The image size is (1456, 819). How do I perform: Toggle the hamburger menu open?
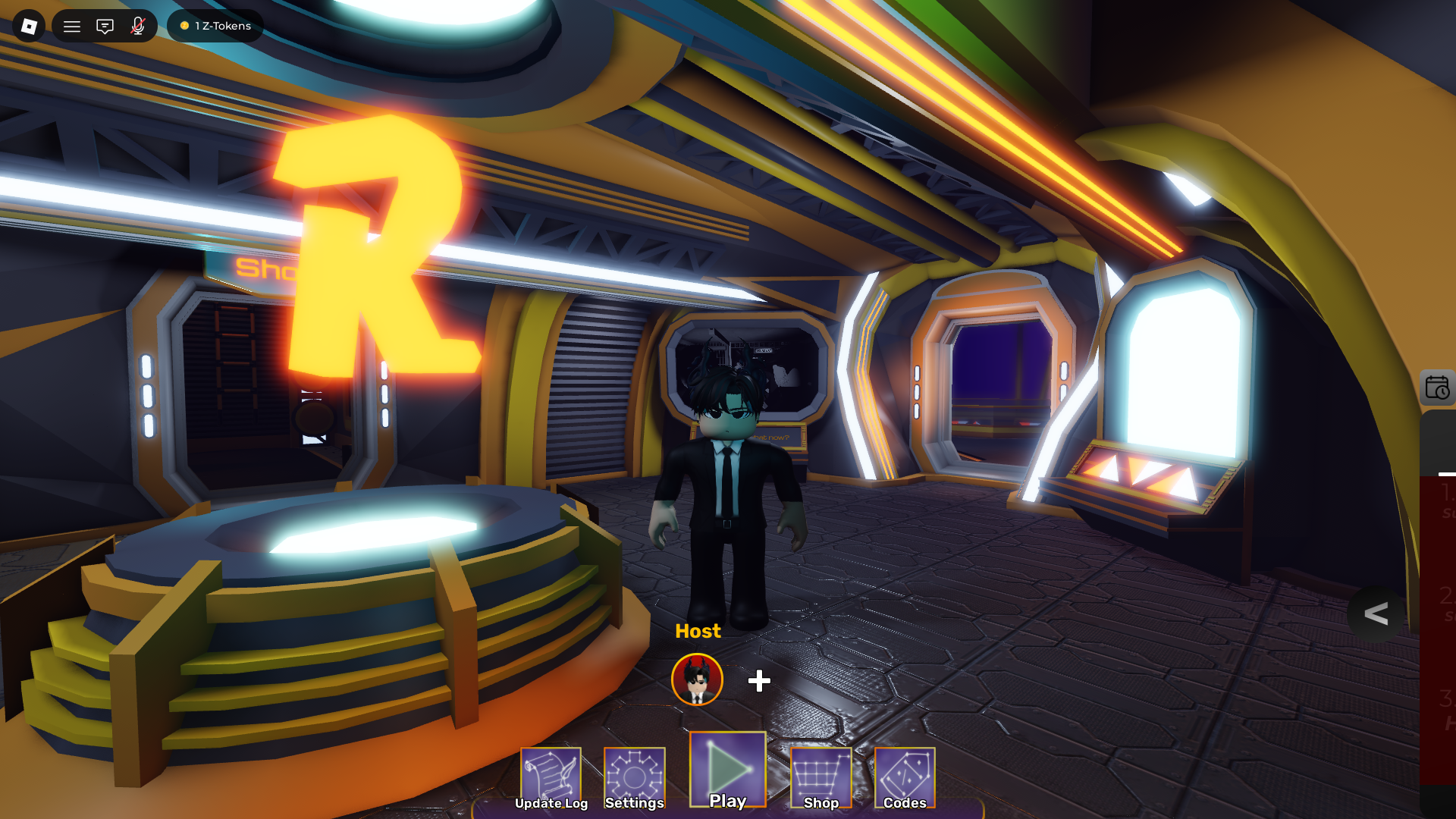tap(71, 26)
